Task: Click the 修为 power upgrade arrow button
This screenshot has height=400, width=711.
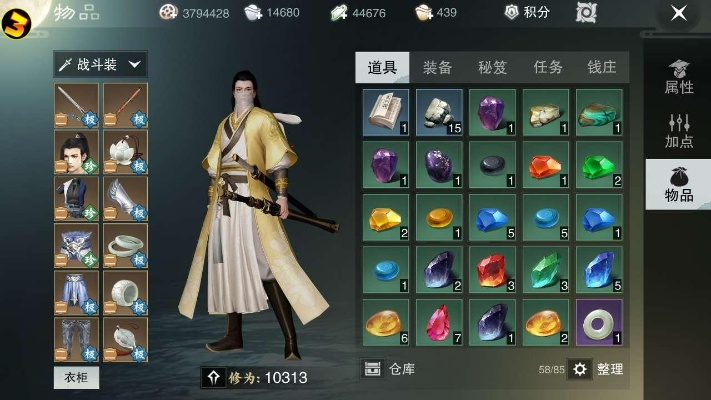Action: [211, 377]
